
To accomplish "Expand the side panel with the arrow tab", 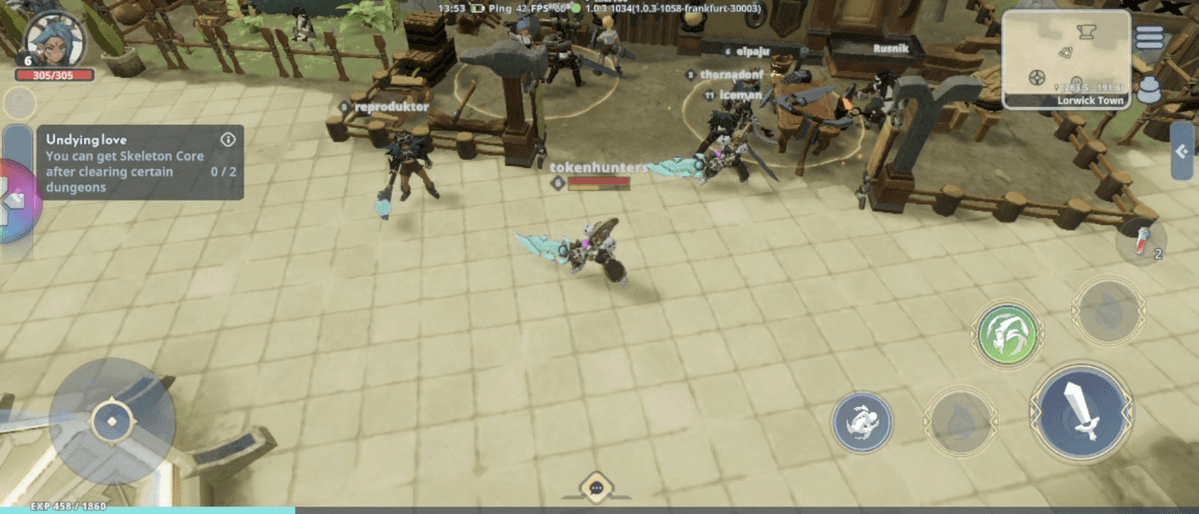I will (x=1182, y=151).
